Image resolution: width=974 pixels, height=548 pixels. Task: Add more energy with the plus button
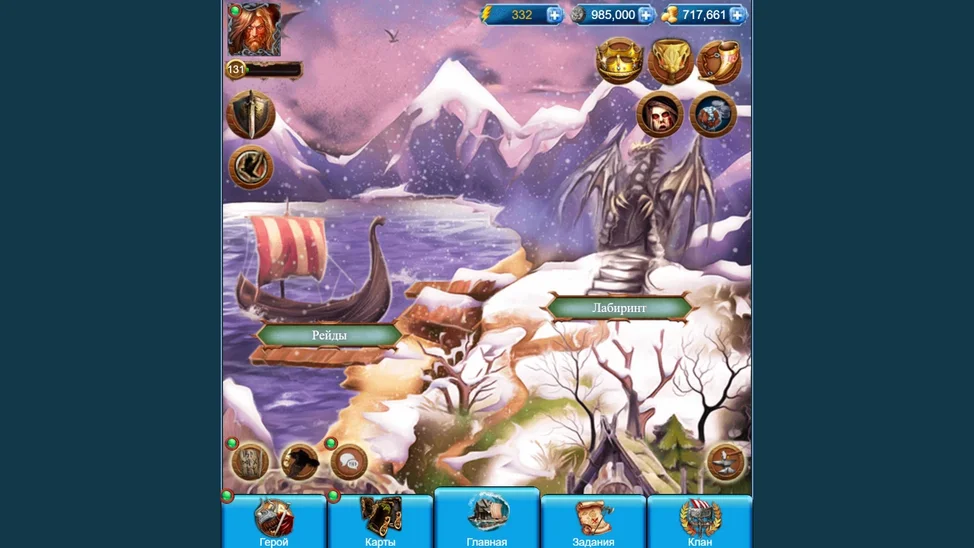[554, 15]
